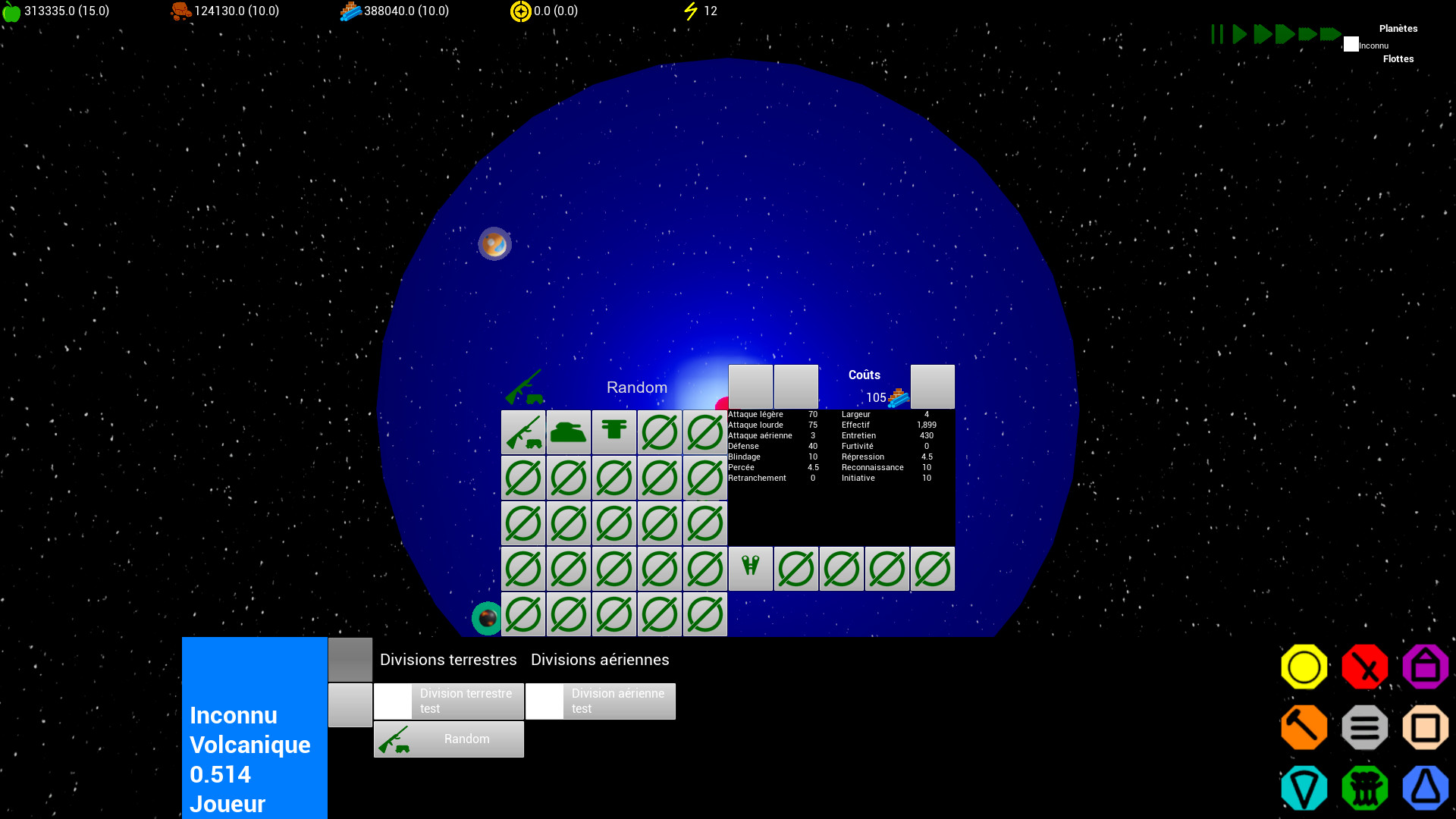Toggle the Inconnu checkbox near Planètes
The image size is (1456, 819).
1351,45
